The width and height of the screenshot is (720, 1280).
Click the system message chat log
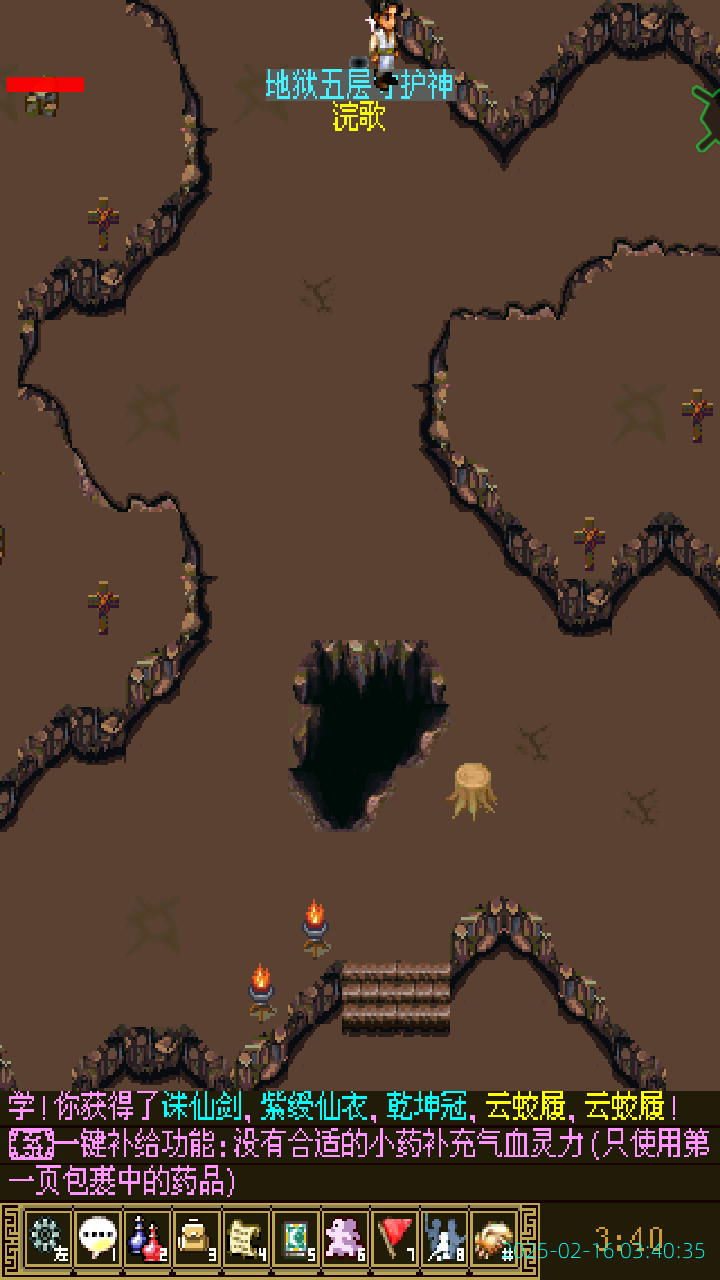(360, 1145)
